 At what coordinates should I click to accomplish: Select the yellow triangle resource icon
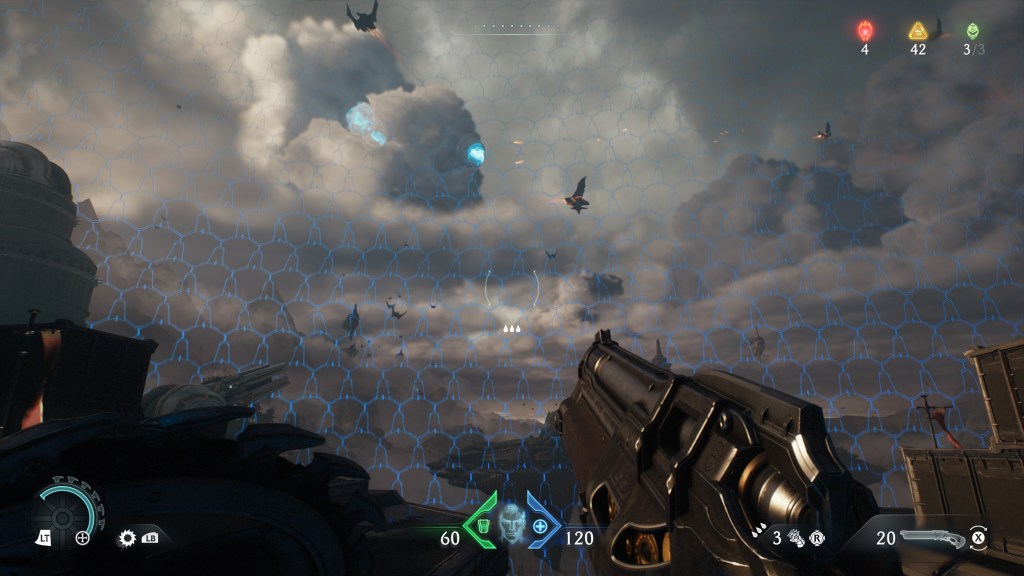point(918,31)
